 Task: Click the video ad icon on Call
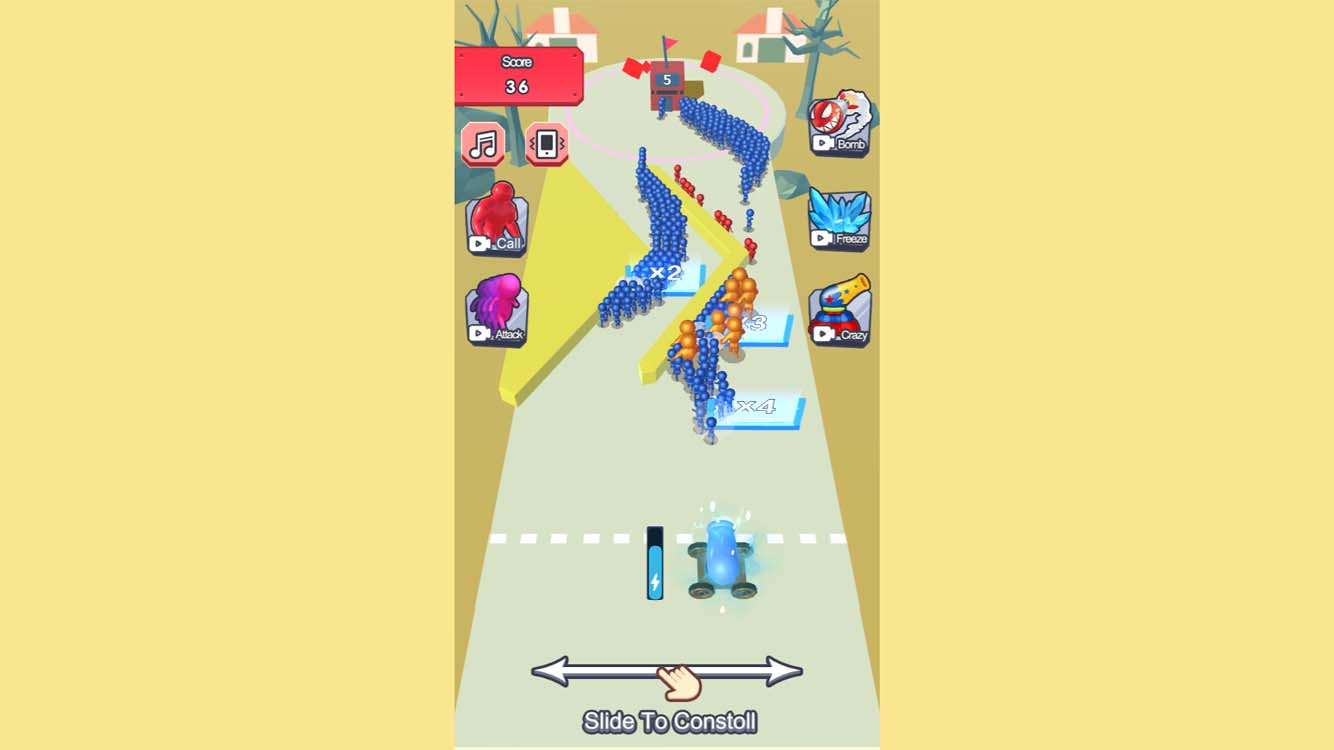click(x=476, y=243)
